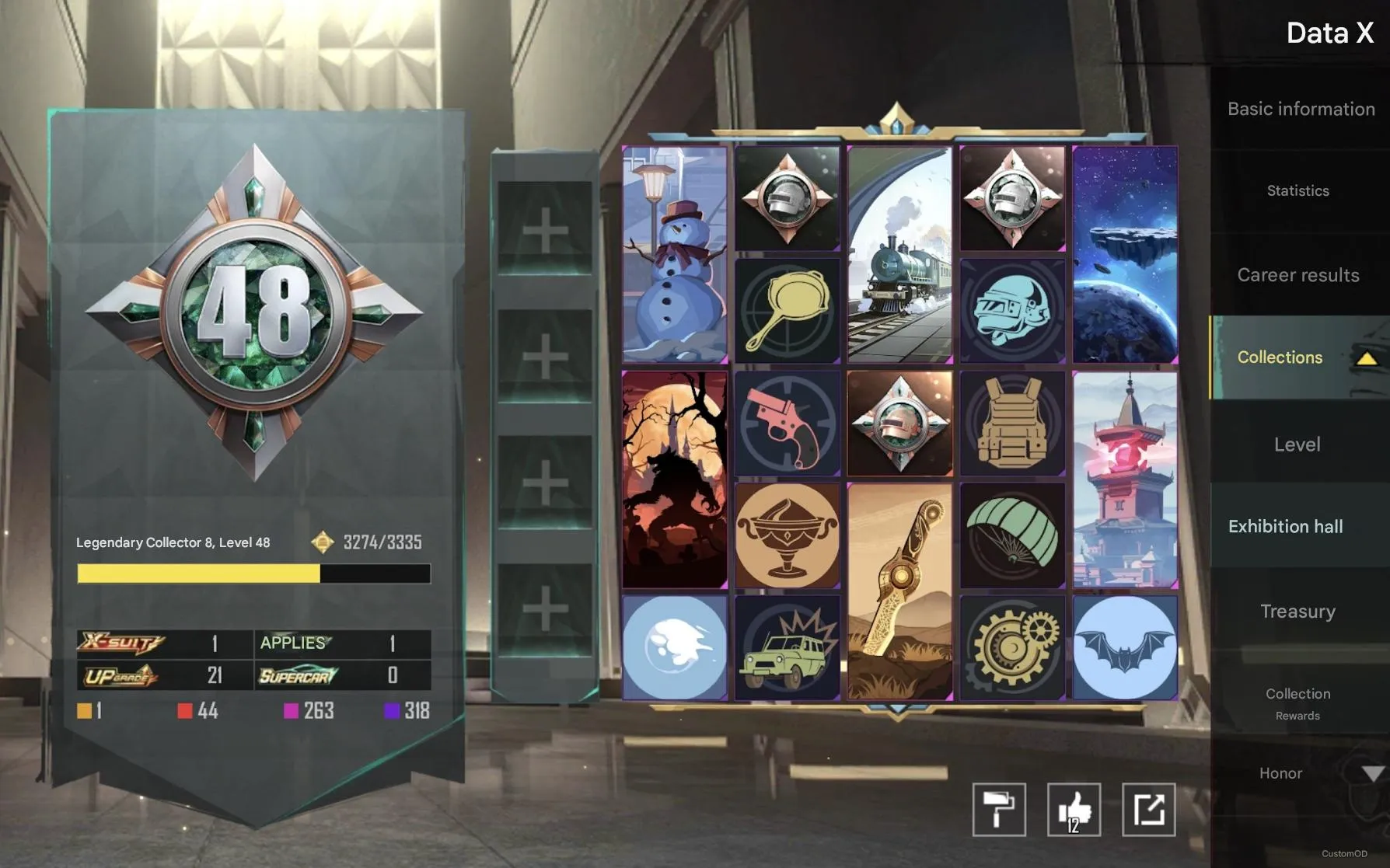This screenshot has height=868, width=1390.
Task: Select the flare gun collection card
Action: pyautogui.click(x=788, y=424)
